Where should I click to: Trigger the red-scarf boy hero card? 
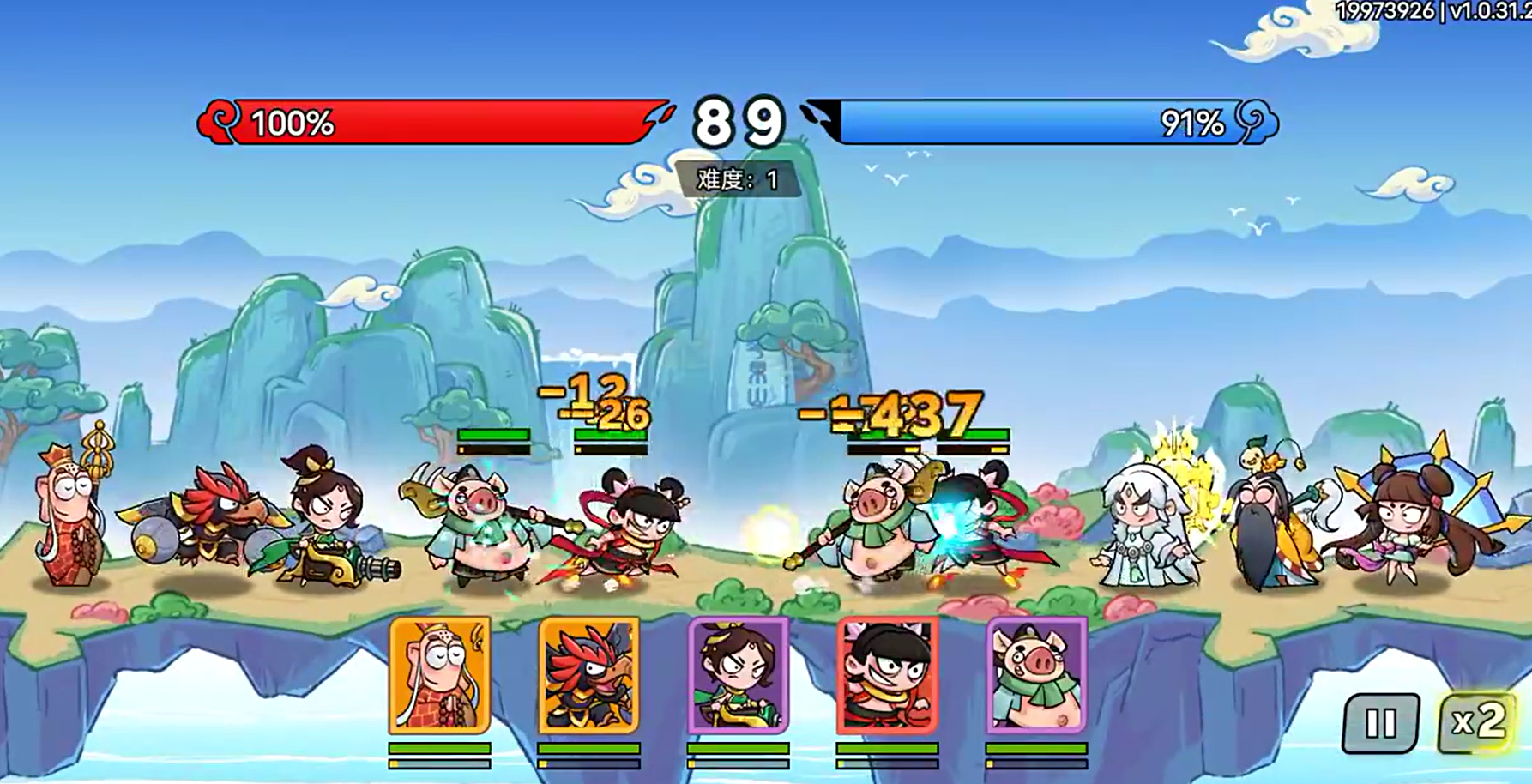coord(888,676)
